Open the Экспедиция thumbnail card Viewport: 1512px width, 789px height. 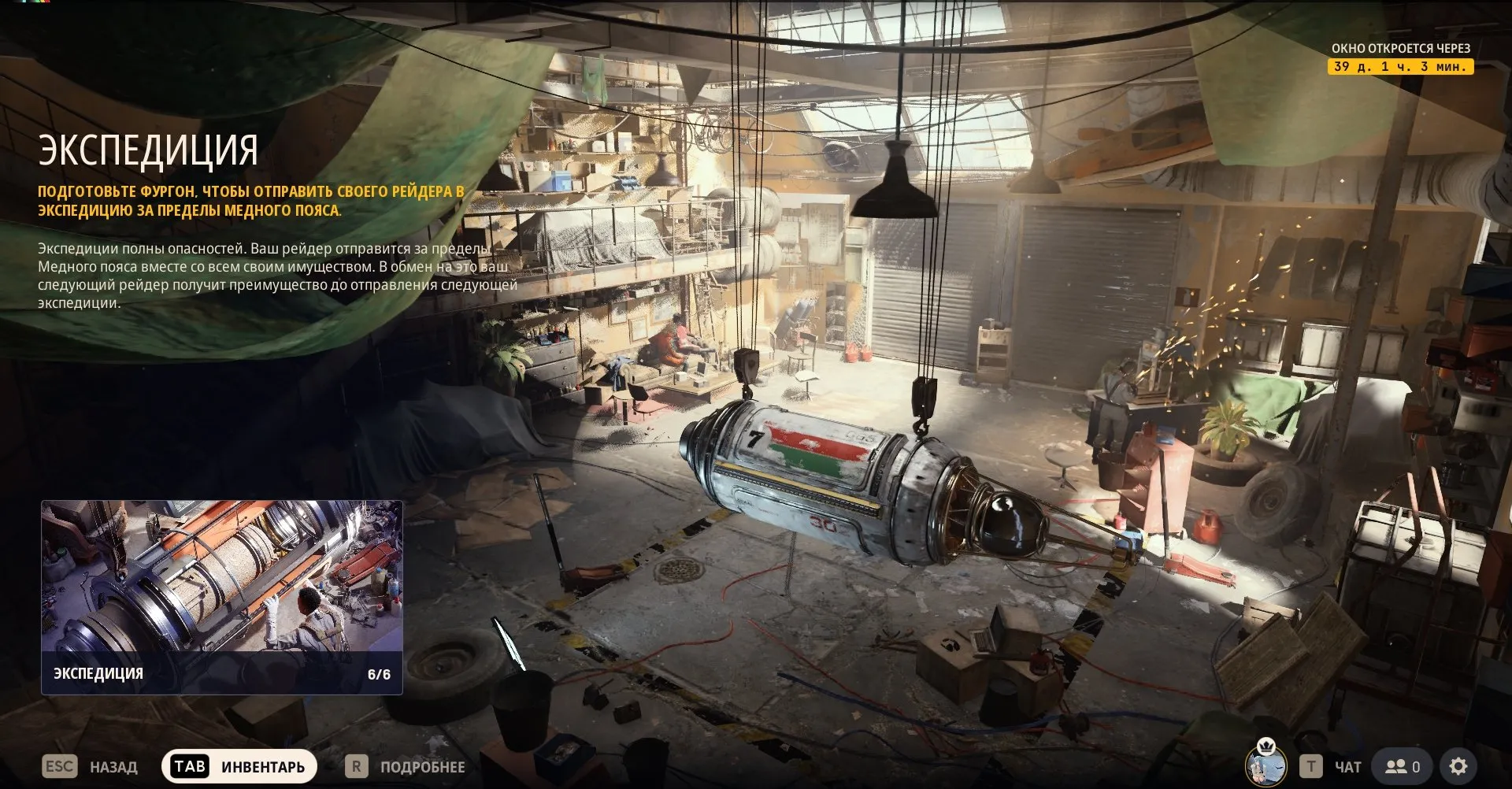(x=221, y=597)
